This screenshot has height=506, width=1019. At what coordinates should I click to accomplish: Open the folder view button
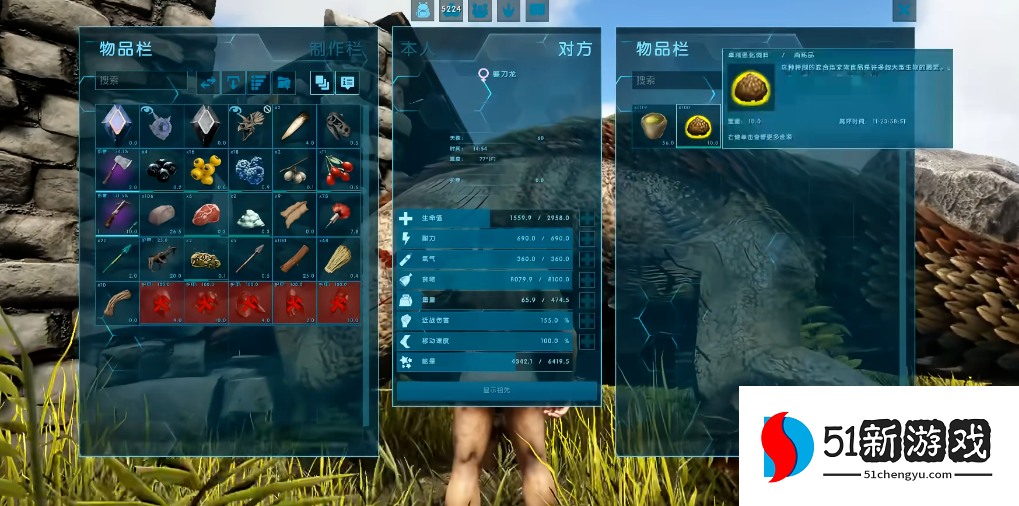(284, 82)
